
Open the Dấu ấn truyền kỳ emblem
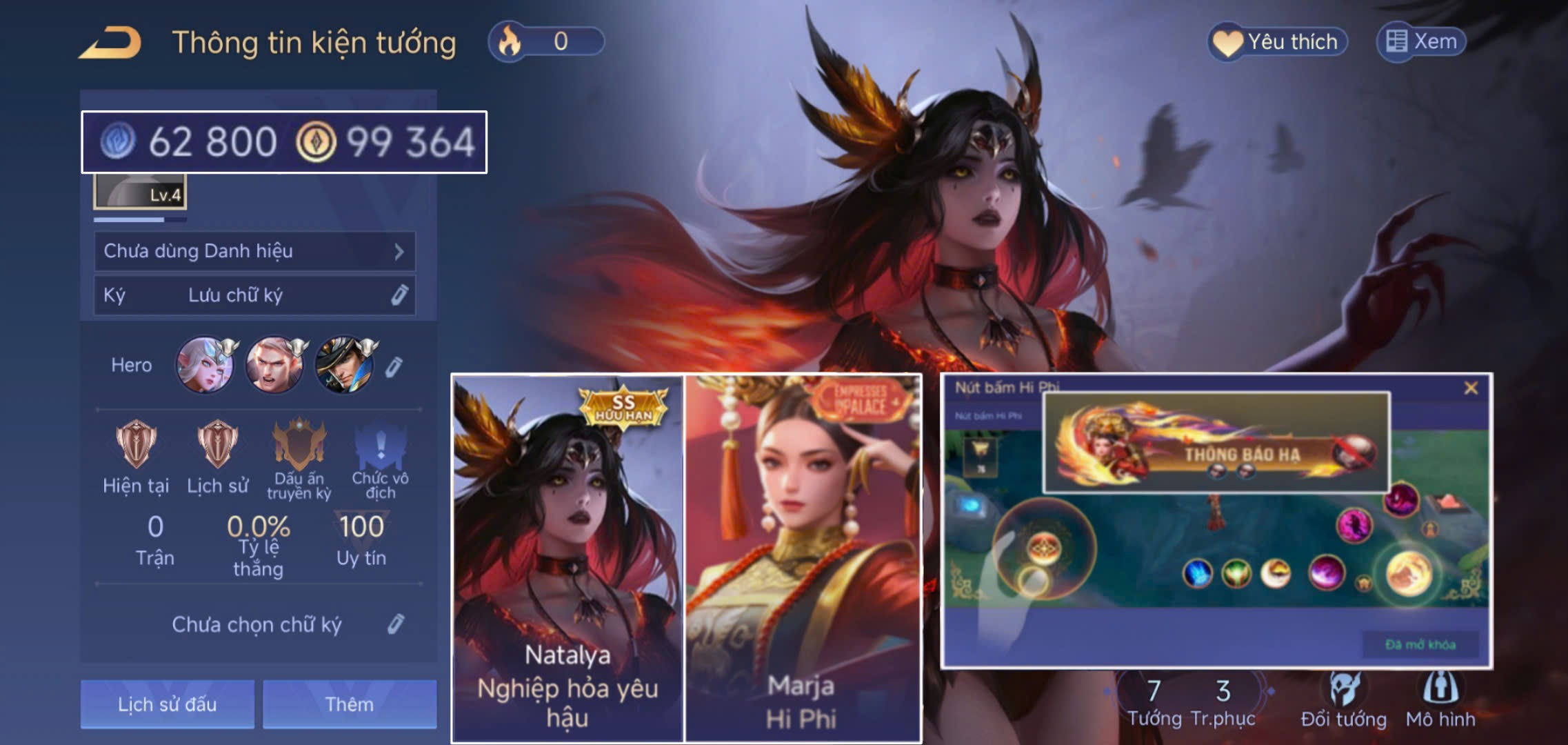[299, 445]
